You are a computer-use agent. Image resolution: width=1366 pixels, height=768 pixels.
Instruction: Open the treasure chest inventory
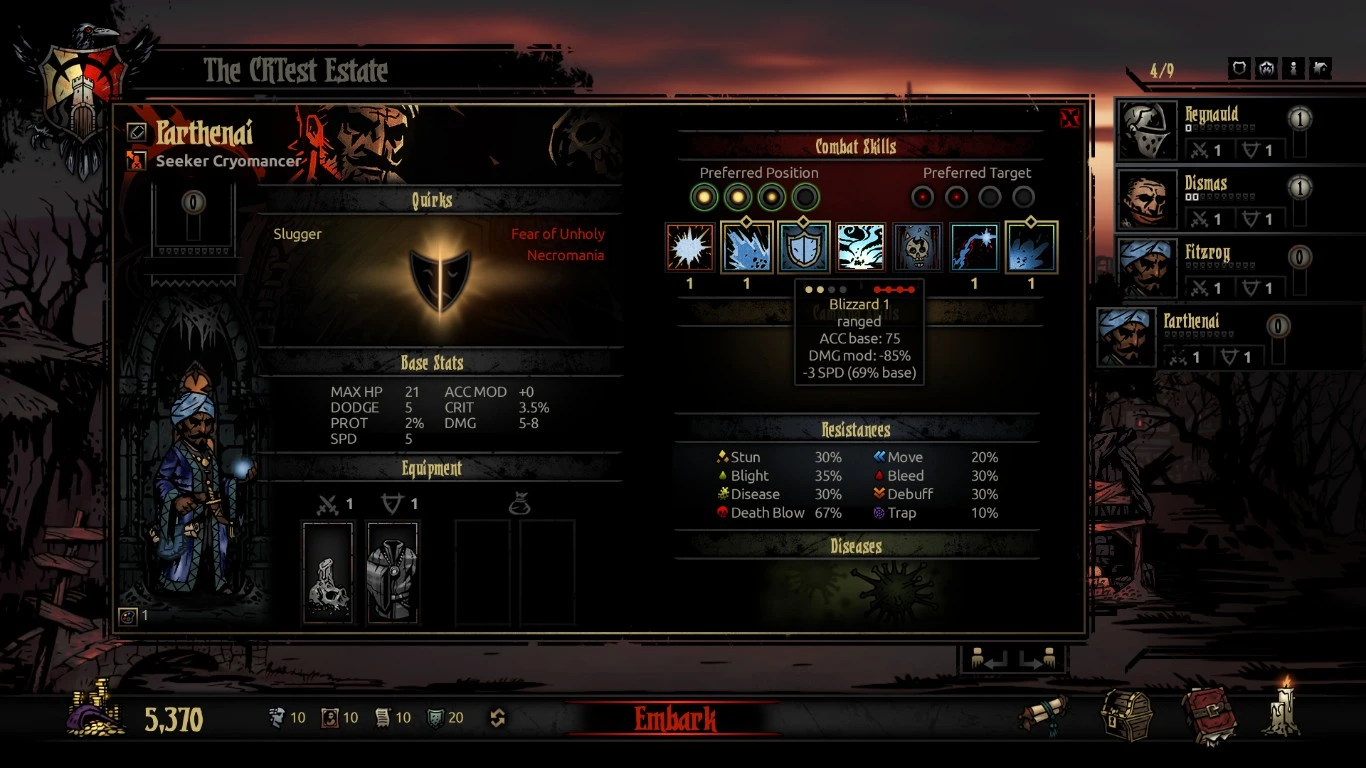point(1127,715)
